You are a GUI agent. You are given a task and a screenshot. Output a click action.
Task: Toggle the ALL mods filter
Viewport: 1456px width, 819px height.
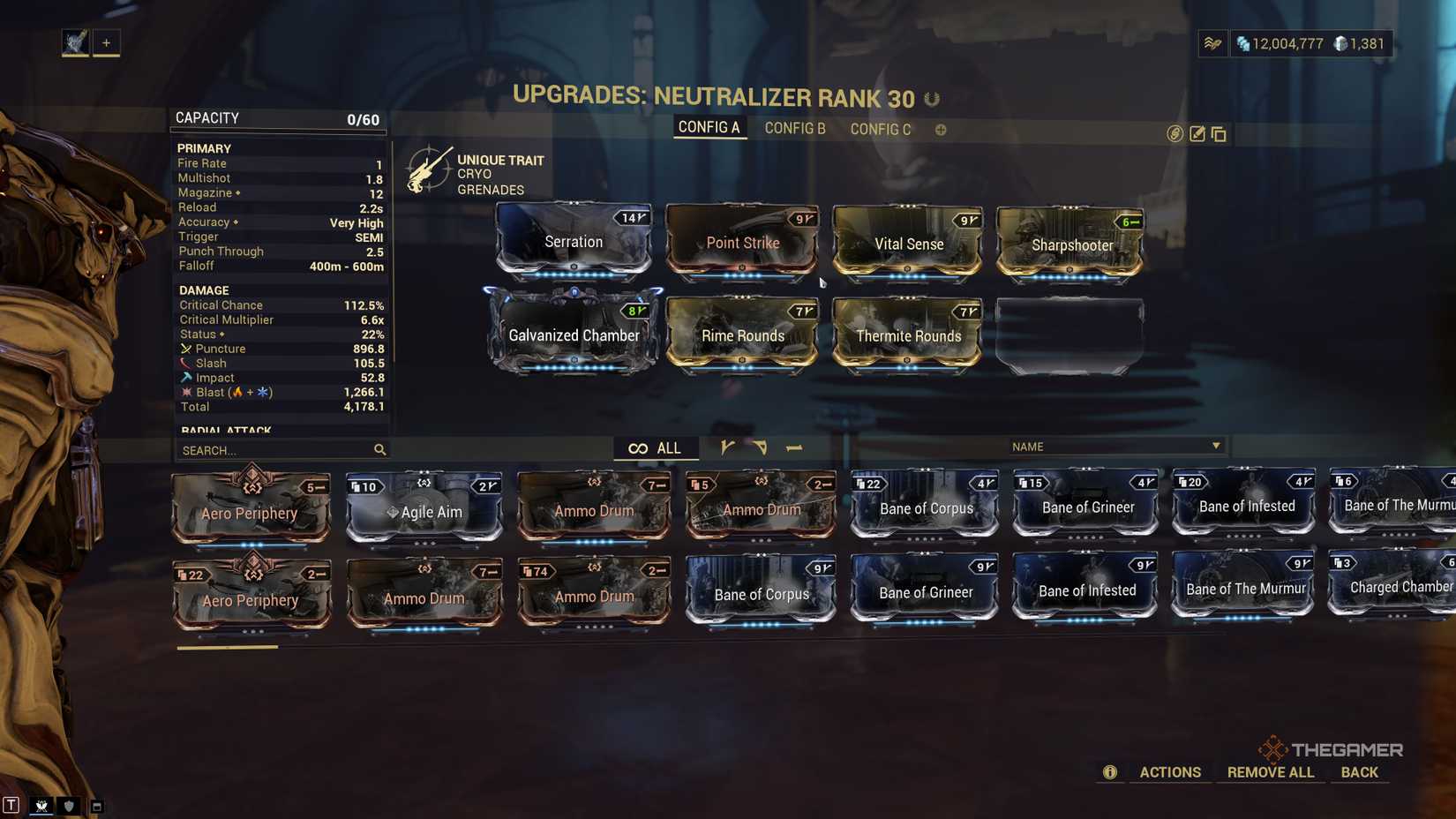coord(657,448)
